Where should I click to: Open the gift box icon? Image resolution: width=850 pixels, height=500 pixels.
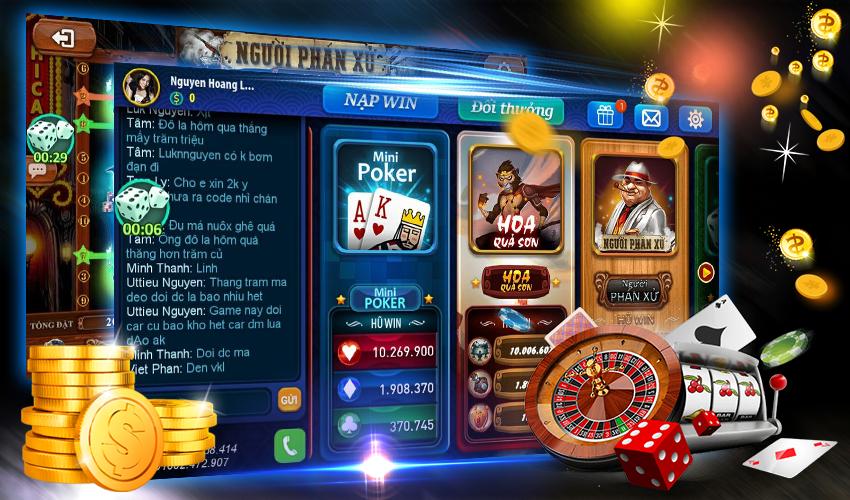point(604,115)
